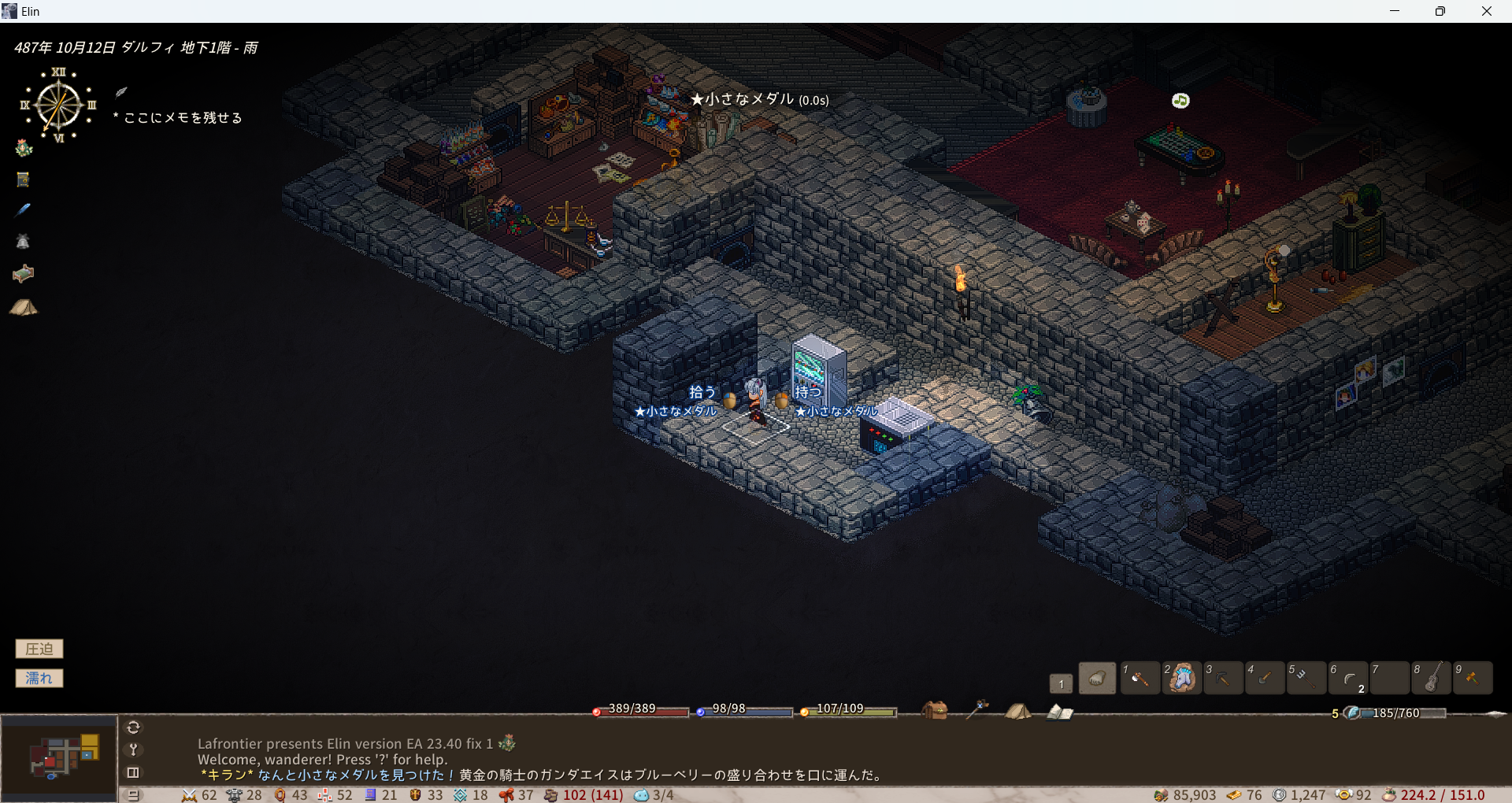Click the wrench settings icon beside the log
Image resolution: width=1512 pixels, height=803 pixels.
(x=133, y=749)
